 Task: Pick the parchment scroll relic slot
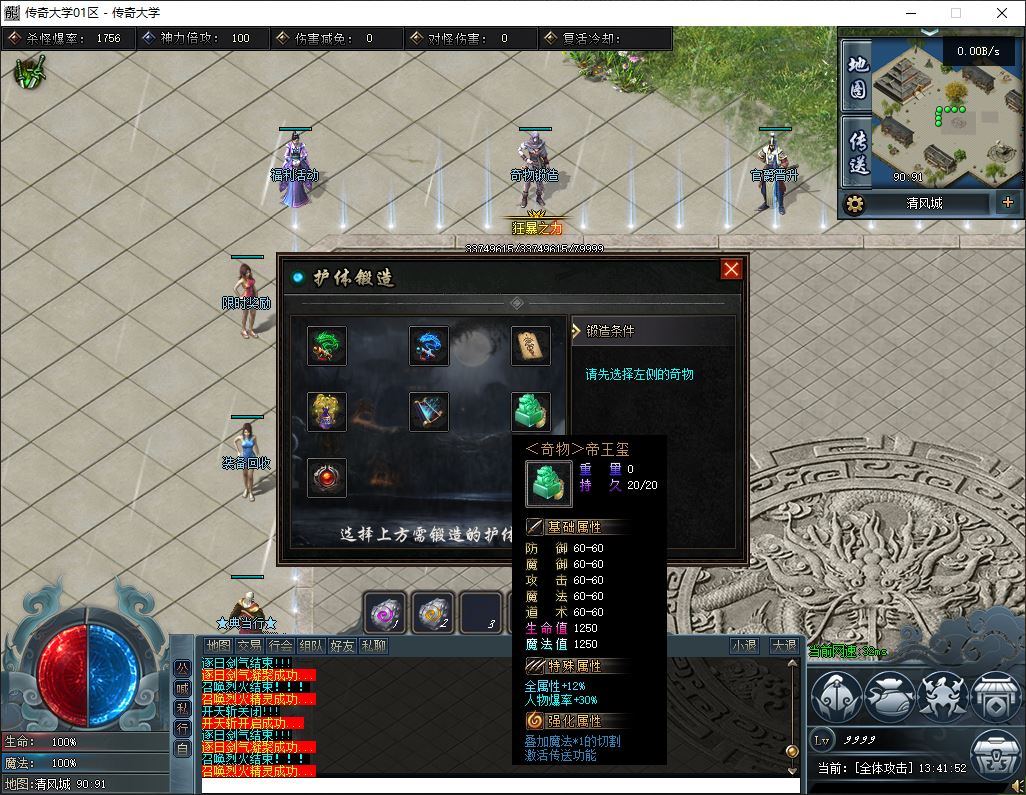coord(530,346)
